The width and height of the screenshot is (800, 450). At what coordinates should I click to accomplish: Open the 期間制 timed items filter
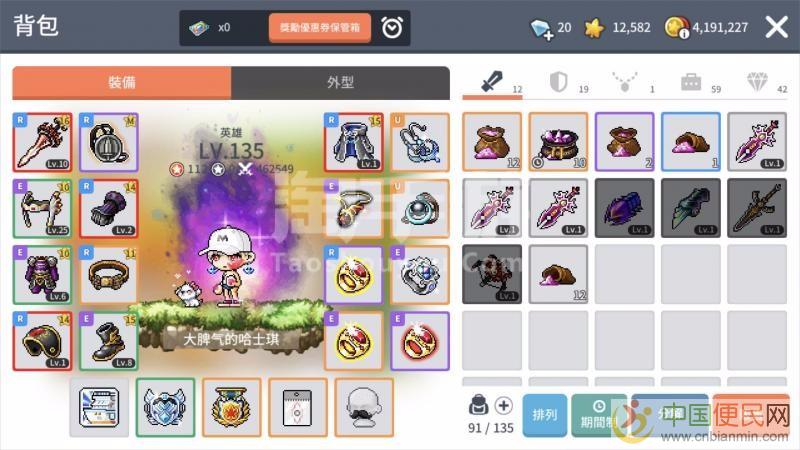tap(598, 413)
